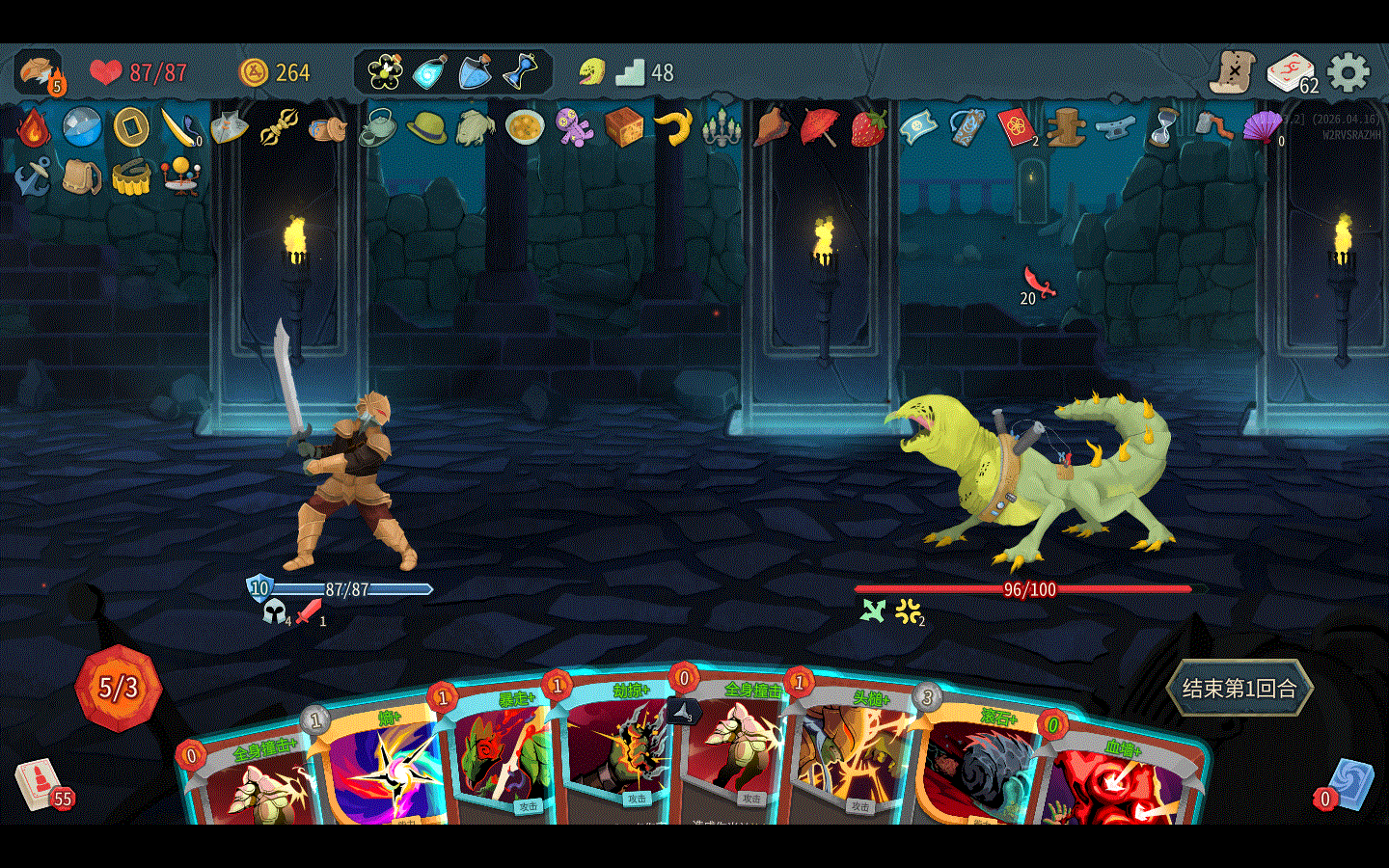Click the character portrait with ascension flame
This screenshot has height=868, width=1389.
coord(39,72)
